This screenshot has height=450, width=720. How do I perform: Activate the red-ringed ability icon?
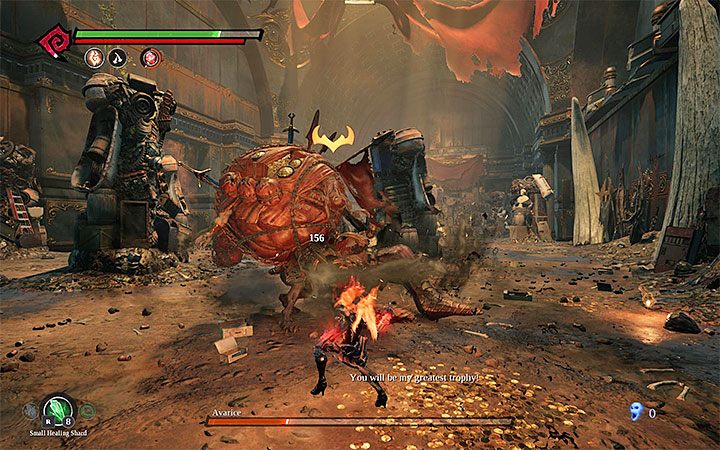150,57
